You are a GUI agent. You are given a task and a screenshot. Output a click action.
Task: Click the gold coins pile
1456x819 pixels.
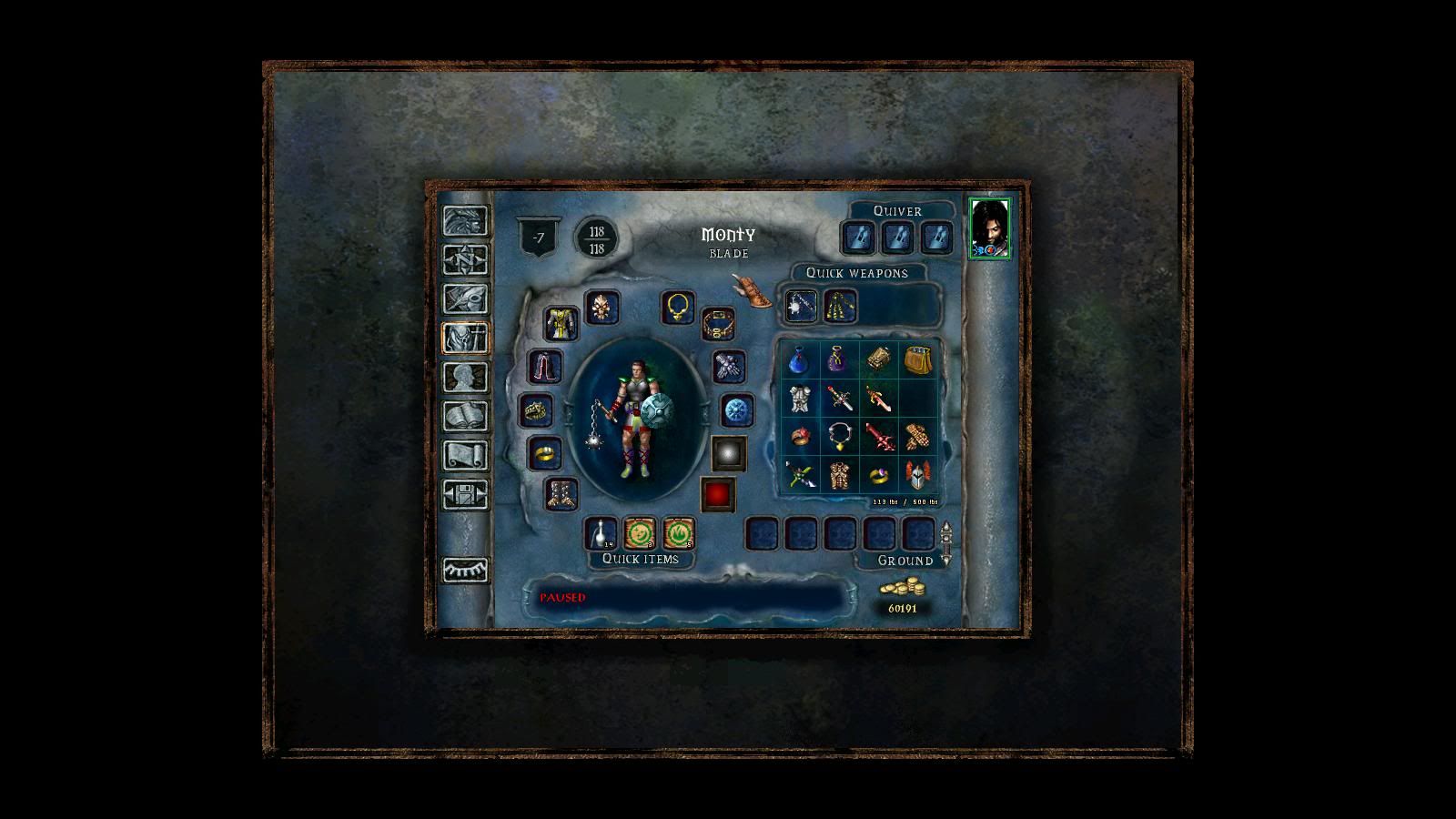coord(901,588)
